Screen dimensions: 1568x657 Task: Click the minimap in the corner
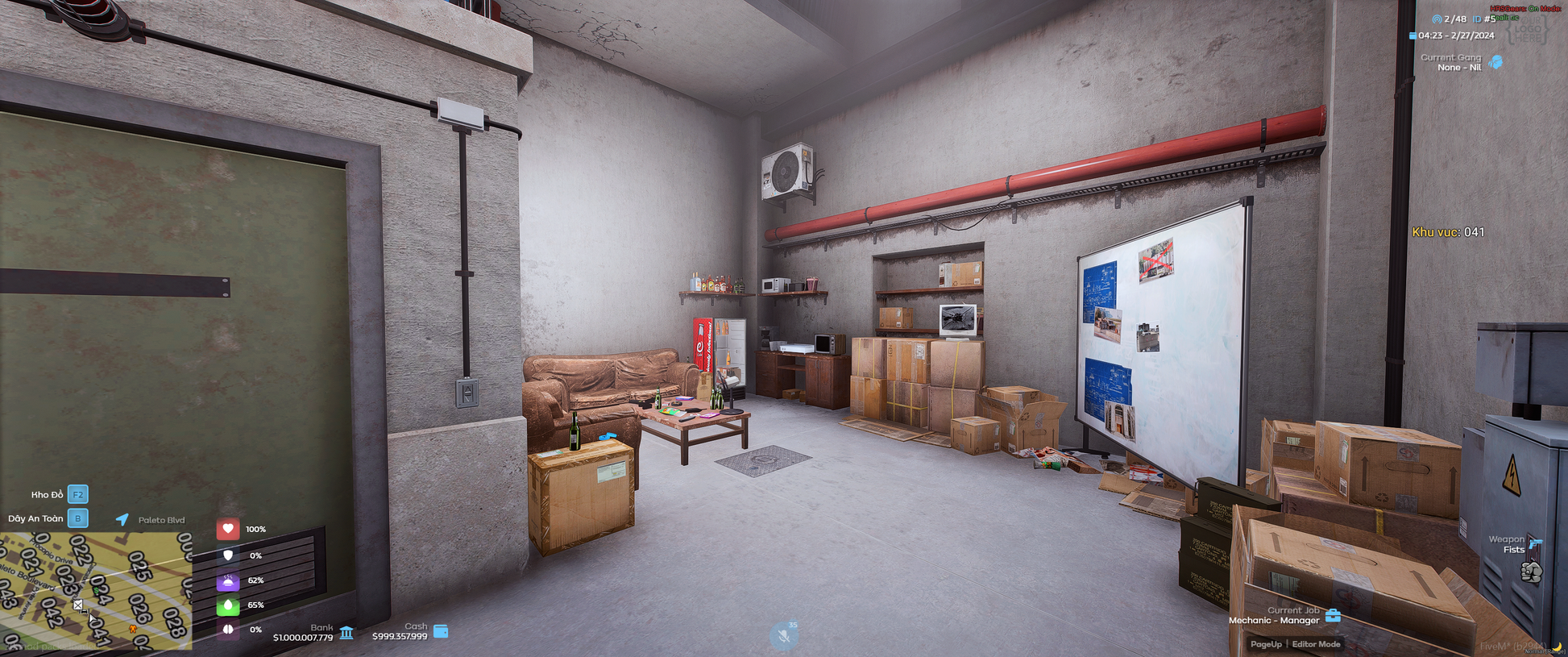point(96,591)
